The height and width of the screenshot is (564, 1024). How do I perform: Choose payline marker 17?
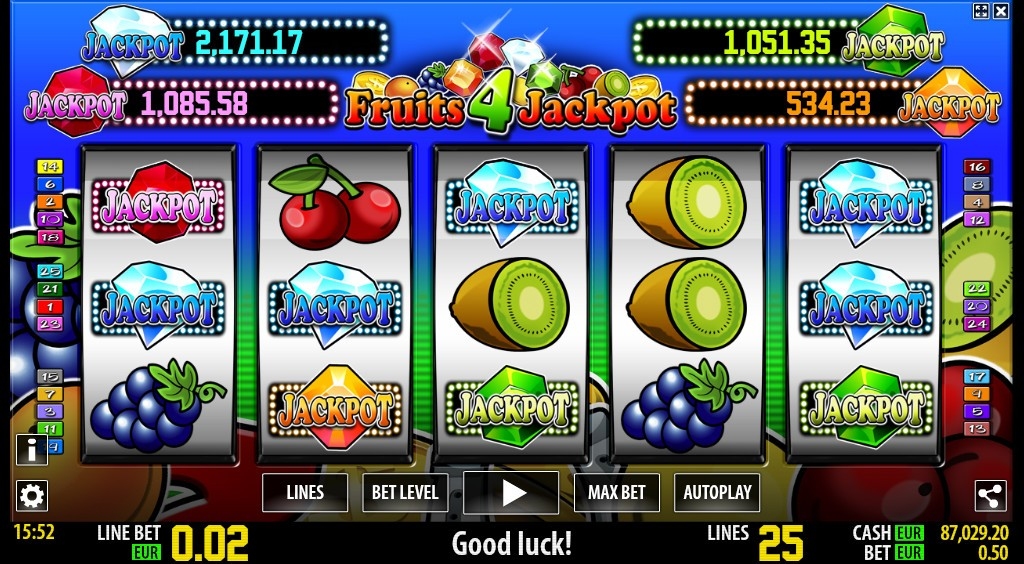pyautogui.click(x=977, y=377)
